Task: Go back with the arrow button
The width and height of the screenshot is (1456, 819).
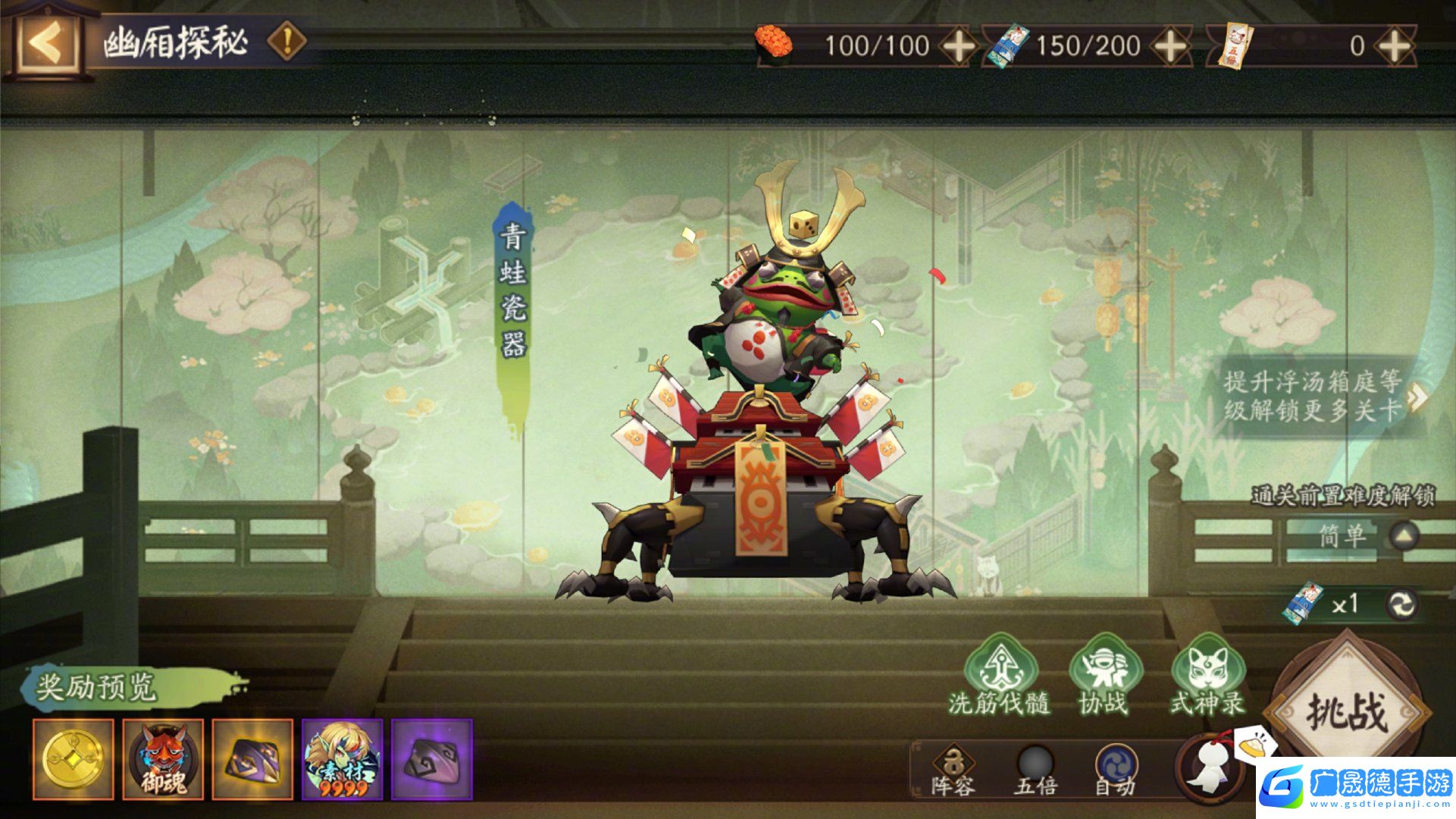Action: 45,42
